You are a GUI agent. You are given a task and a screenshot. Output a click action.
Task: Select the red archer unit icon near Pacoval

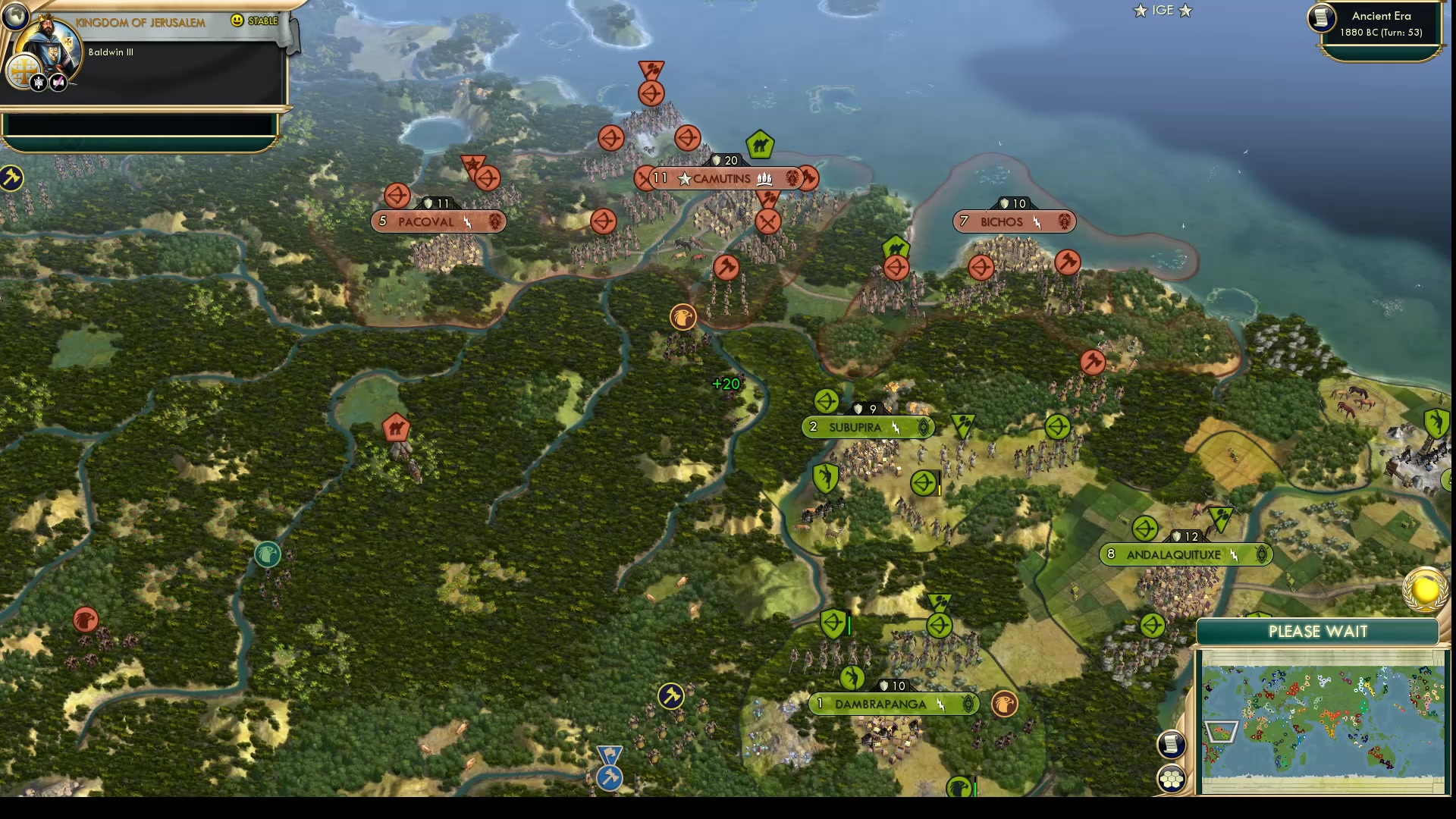[x=397, y=195]
